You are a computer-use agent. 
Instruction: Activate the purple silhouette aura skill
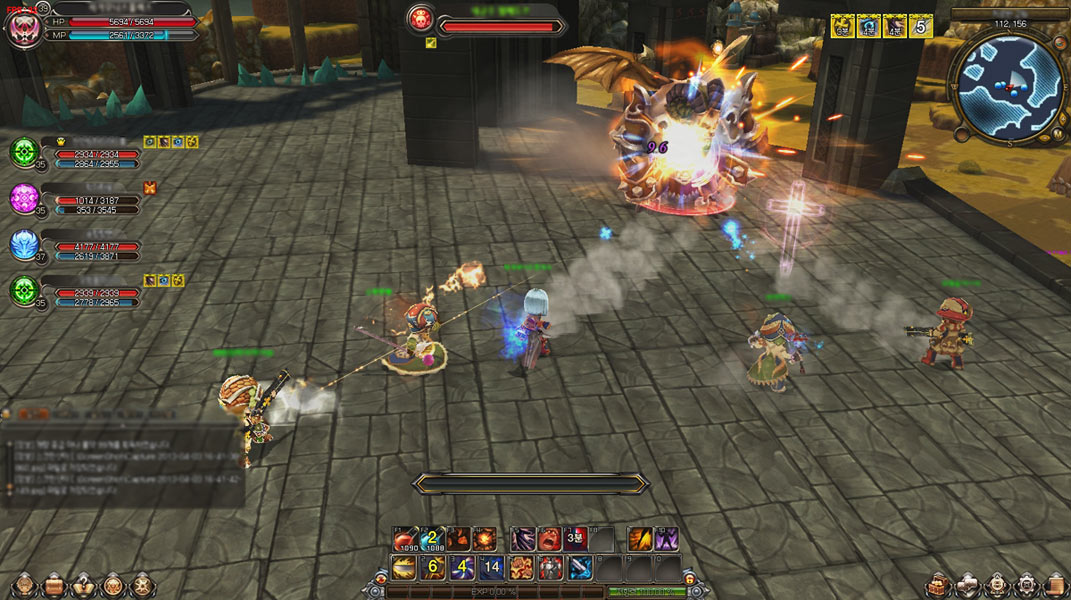666,540
